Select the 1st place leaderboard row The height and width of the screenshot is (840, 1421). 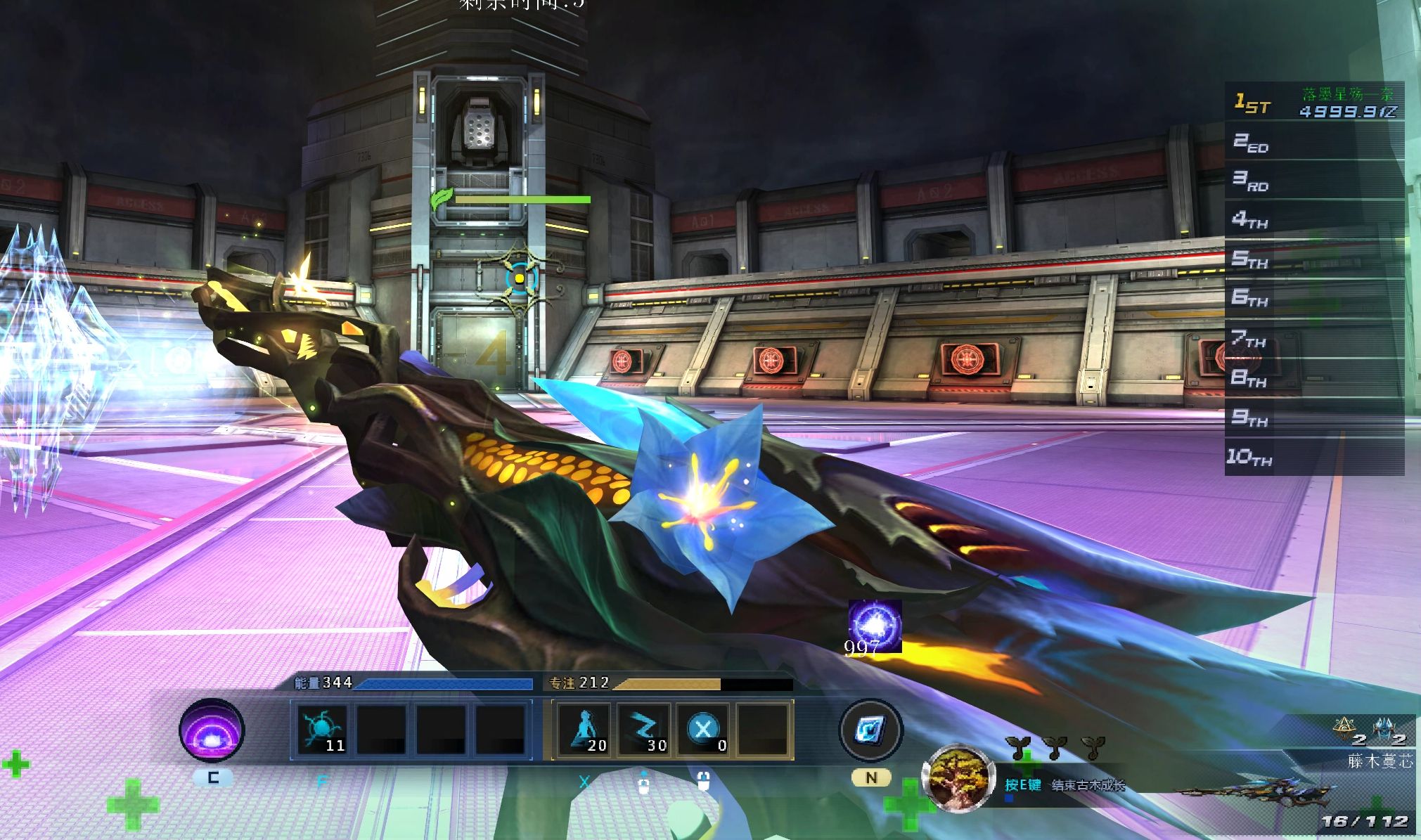pyautogui.click(x=1314, y=103)
